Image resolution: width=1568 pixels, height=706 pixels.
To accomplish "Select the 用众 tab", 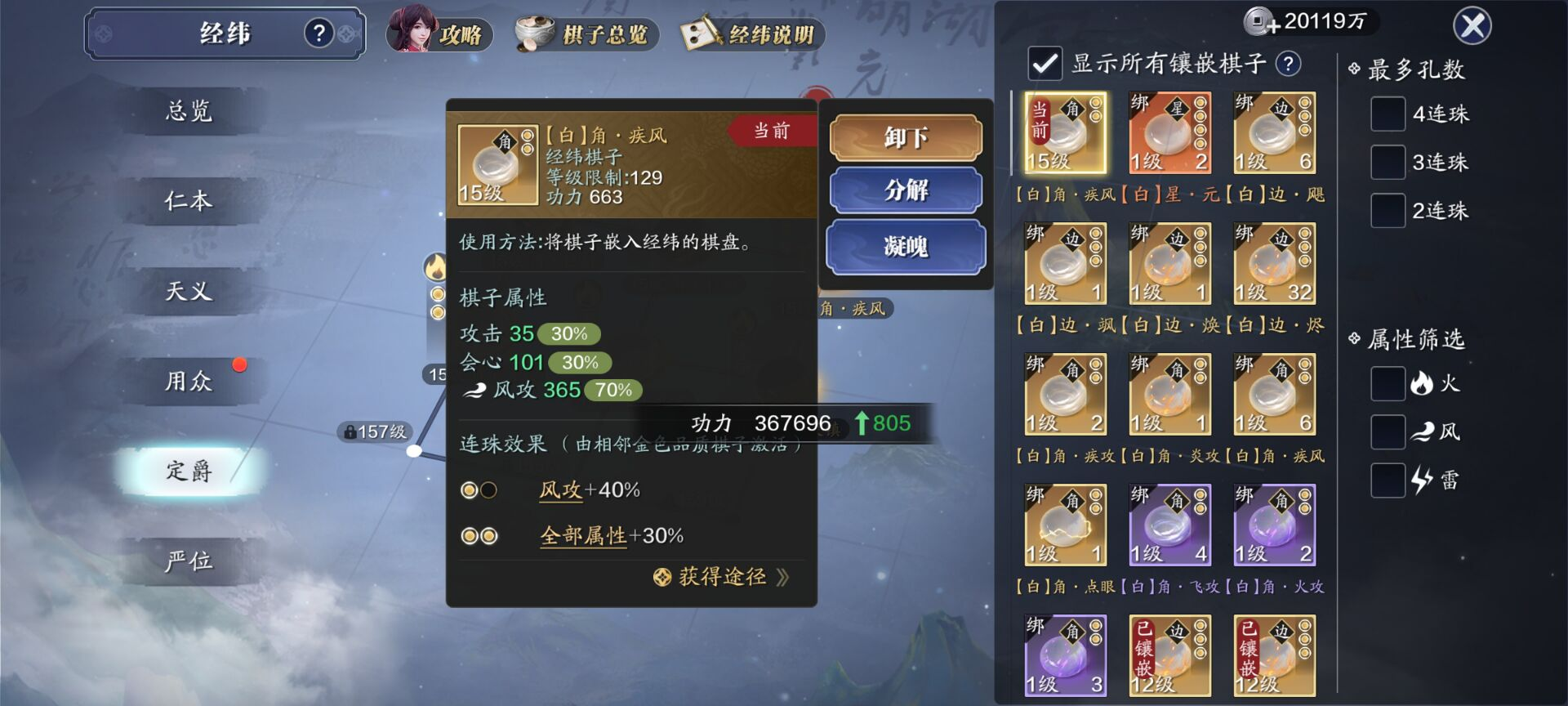I will click(189, 381).
